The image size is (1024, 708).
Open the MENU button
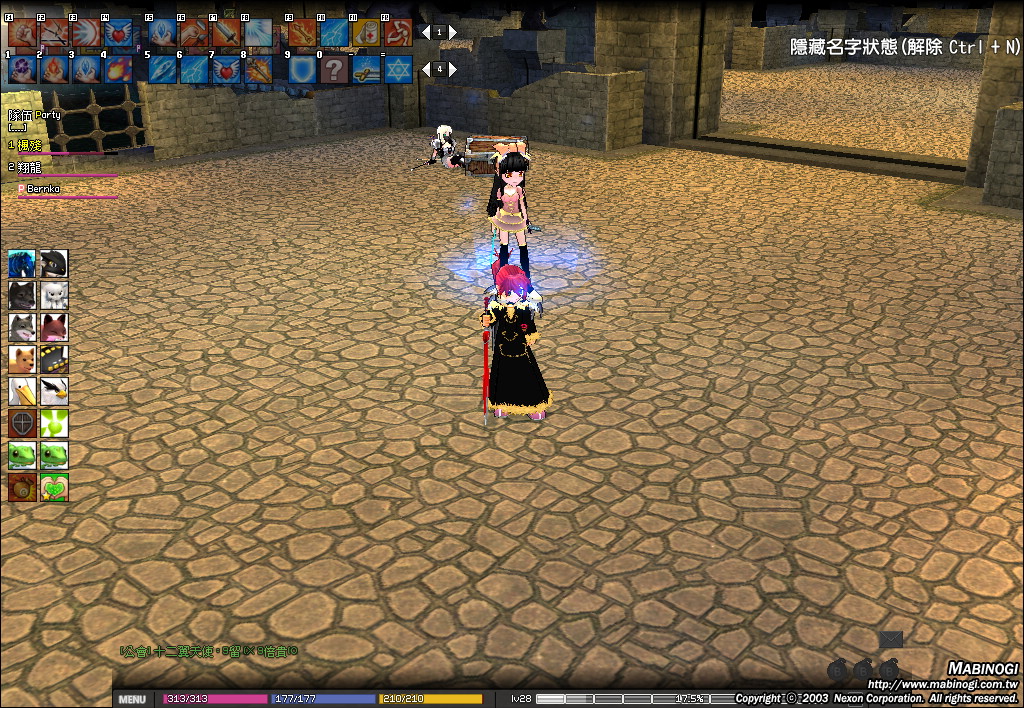point(132,699)
